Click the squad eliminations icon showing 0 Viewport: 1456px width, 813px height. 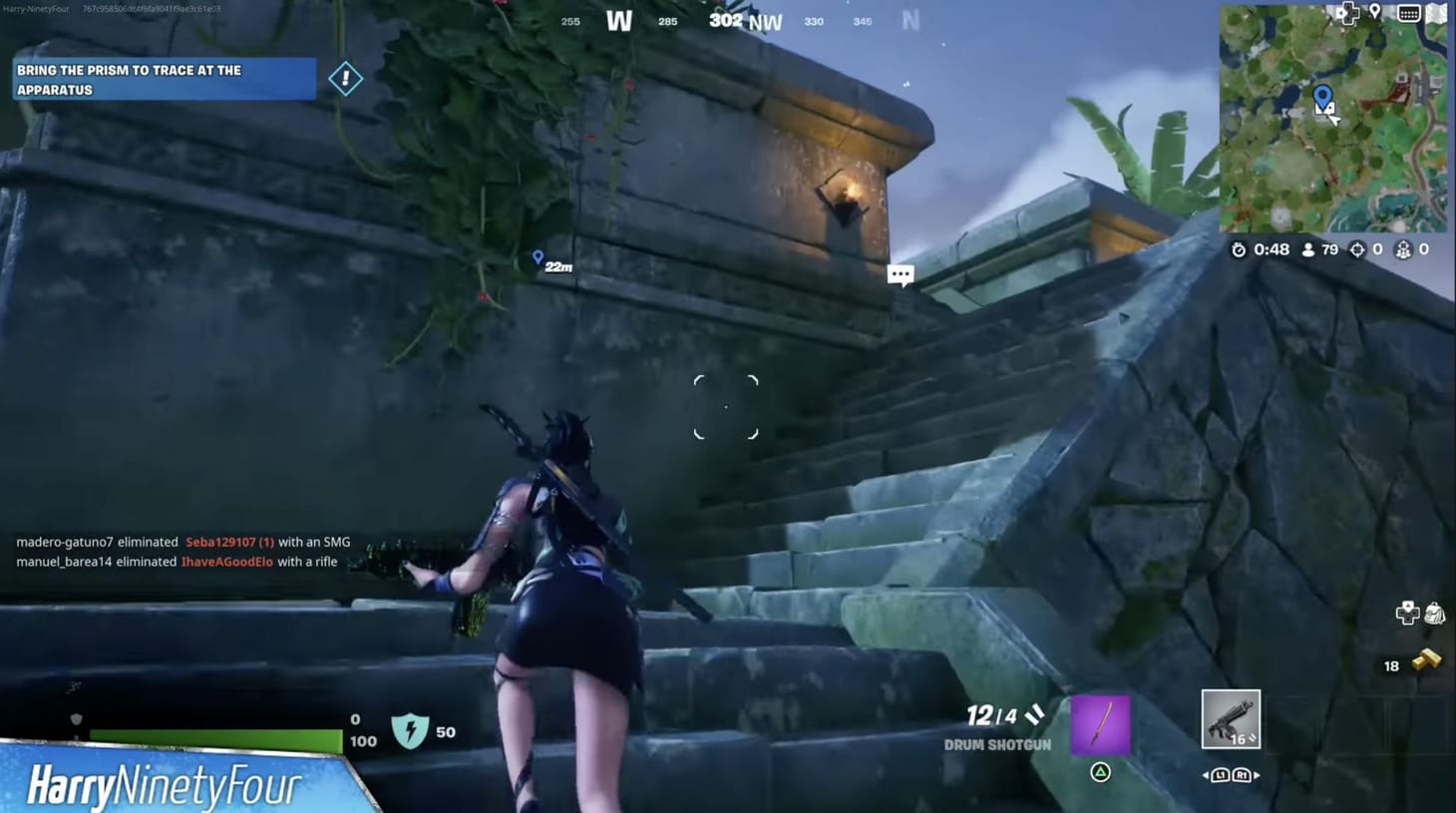tap(1405, 249)
